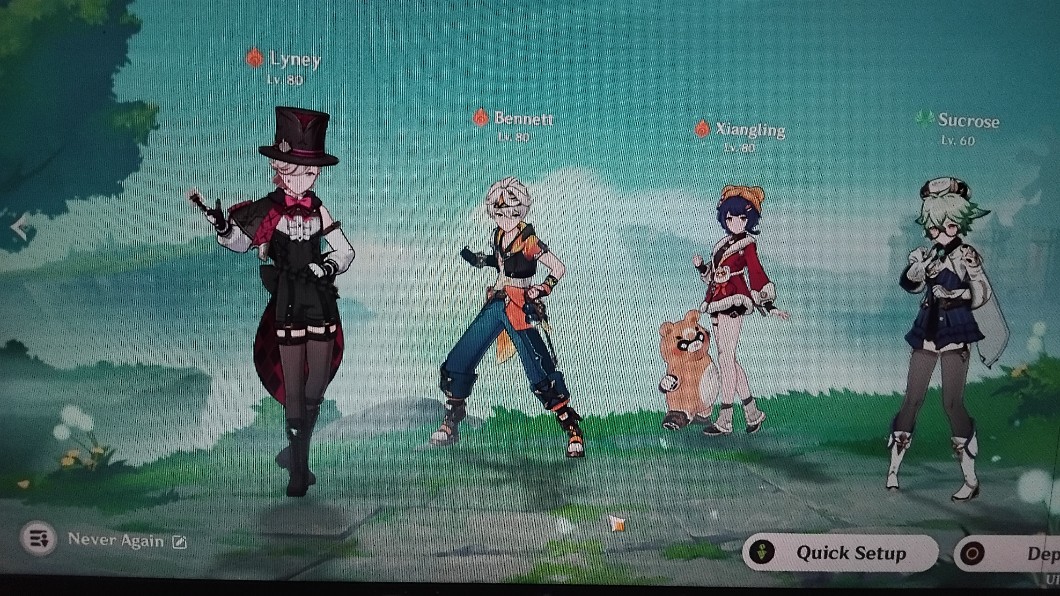
Task: Select Bennett's party slot
Action: click(510, 310)
